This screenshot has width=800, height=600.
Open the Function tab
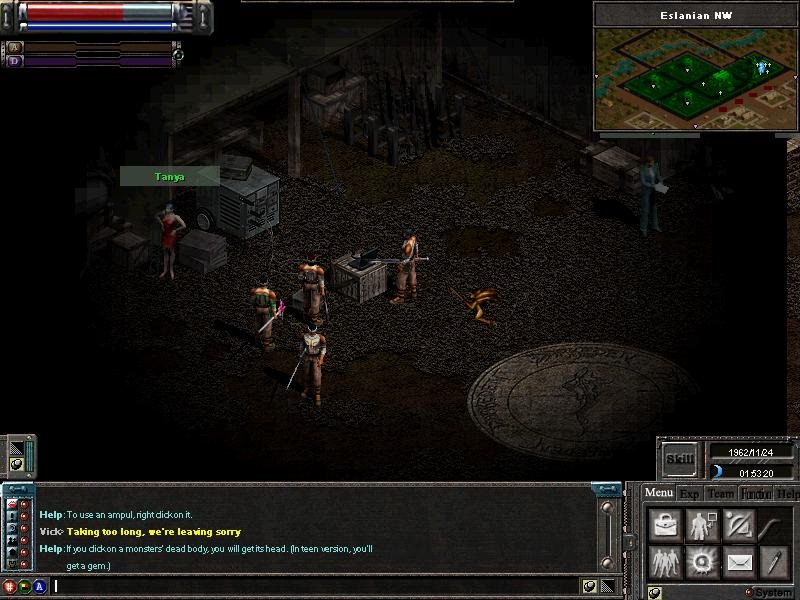[x=756, y=493]
